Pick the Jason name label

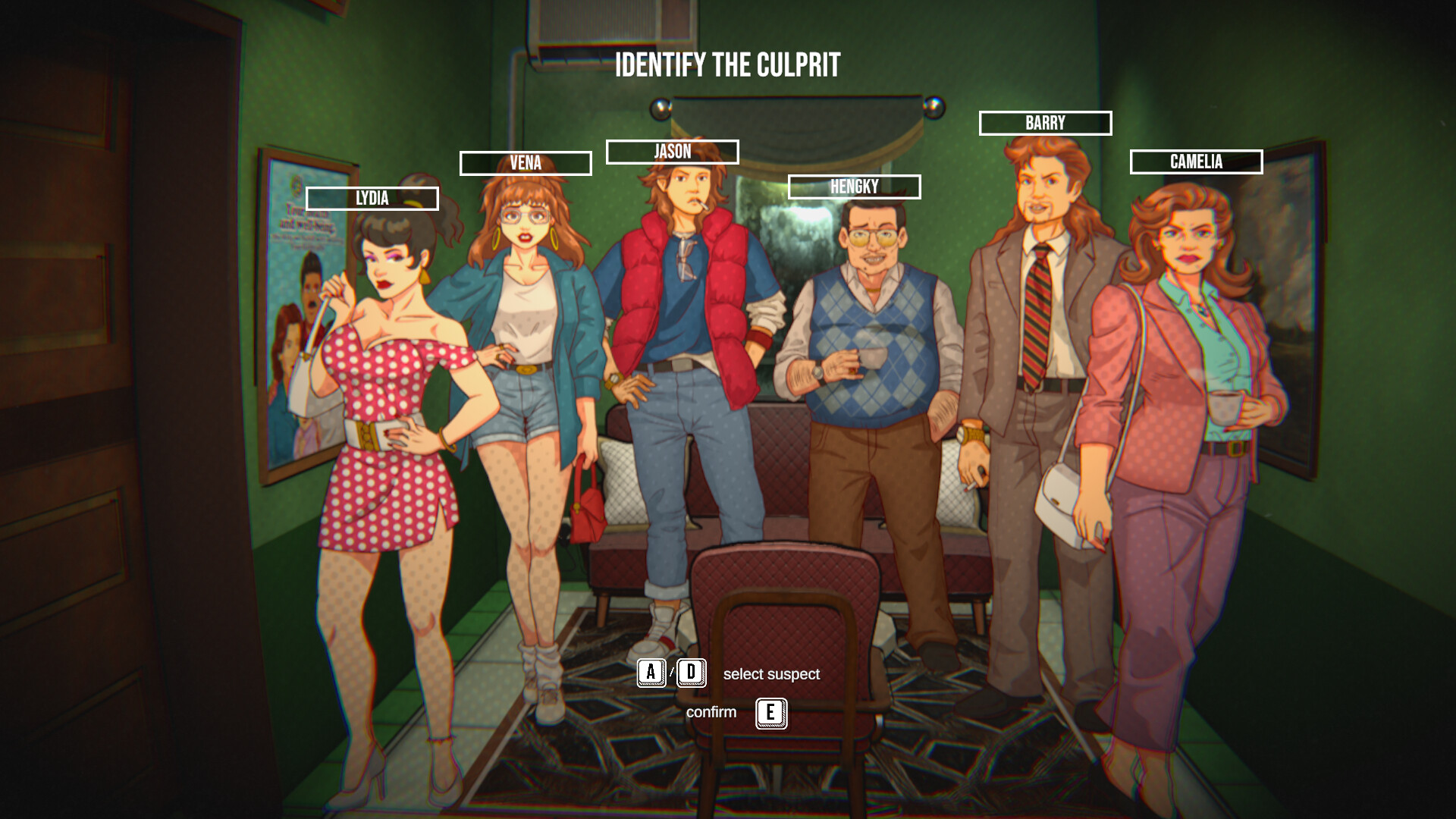[x=672, y=152]
